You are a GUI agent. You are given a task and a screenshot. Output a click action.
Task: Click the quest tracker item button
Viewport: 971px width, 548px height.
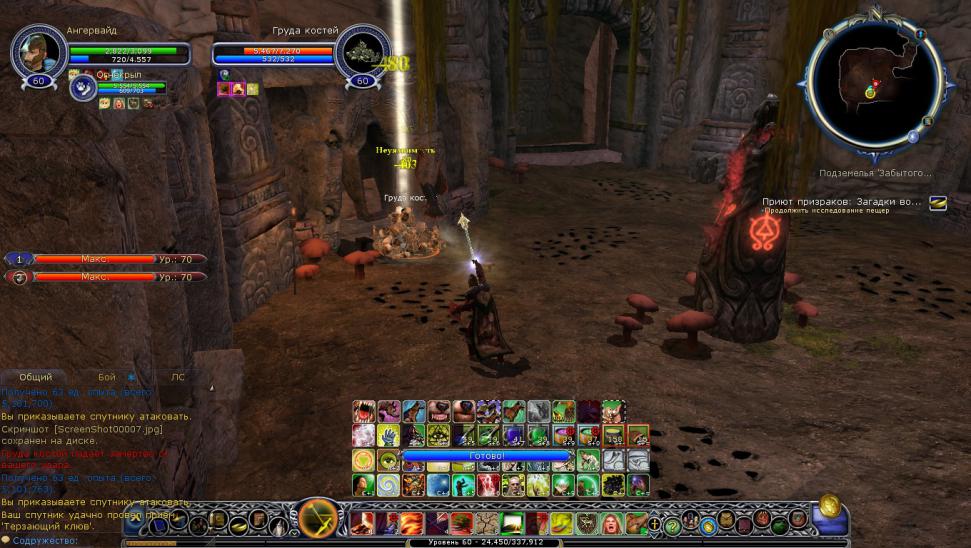click(937, 203)
